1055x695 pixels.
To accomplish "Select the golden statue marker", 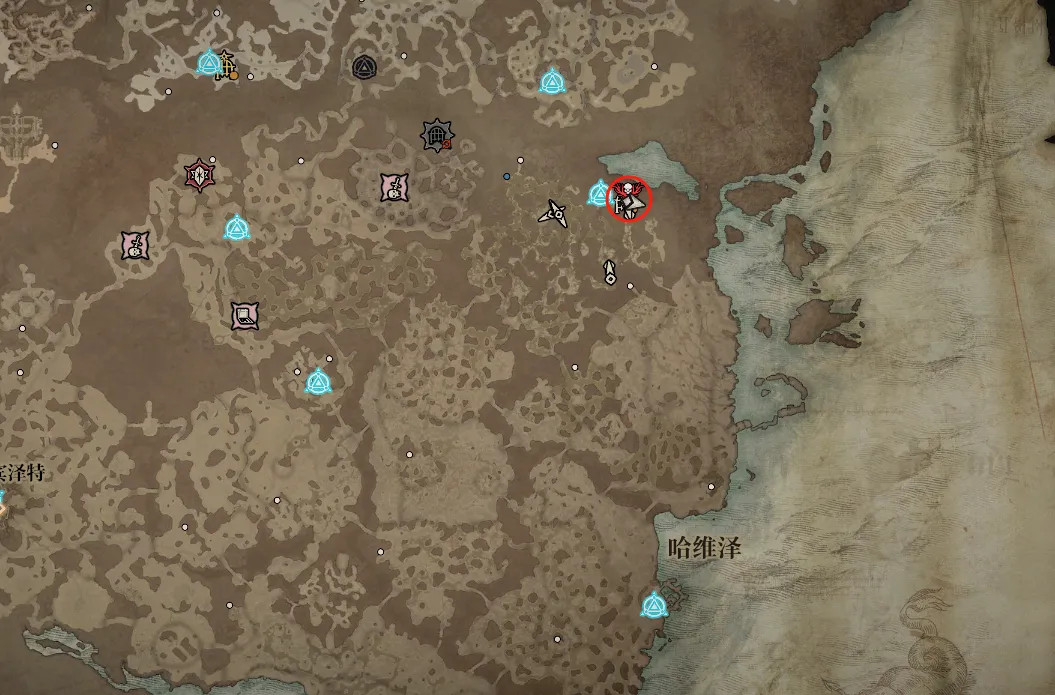I will [x=228, y=65].
